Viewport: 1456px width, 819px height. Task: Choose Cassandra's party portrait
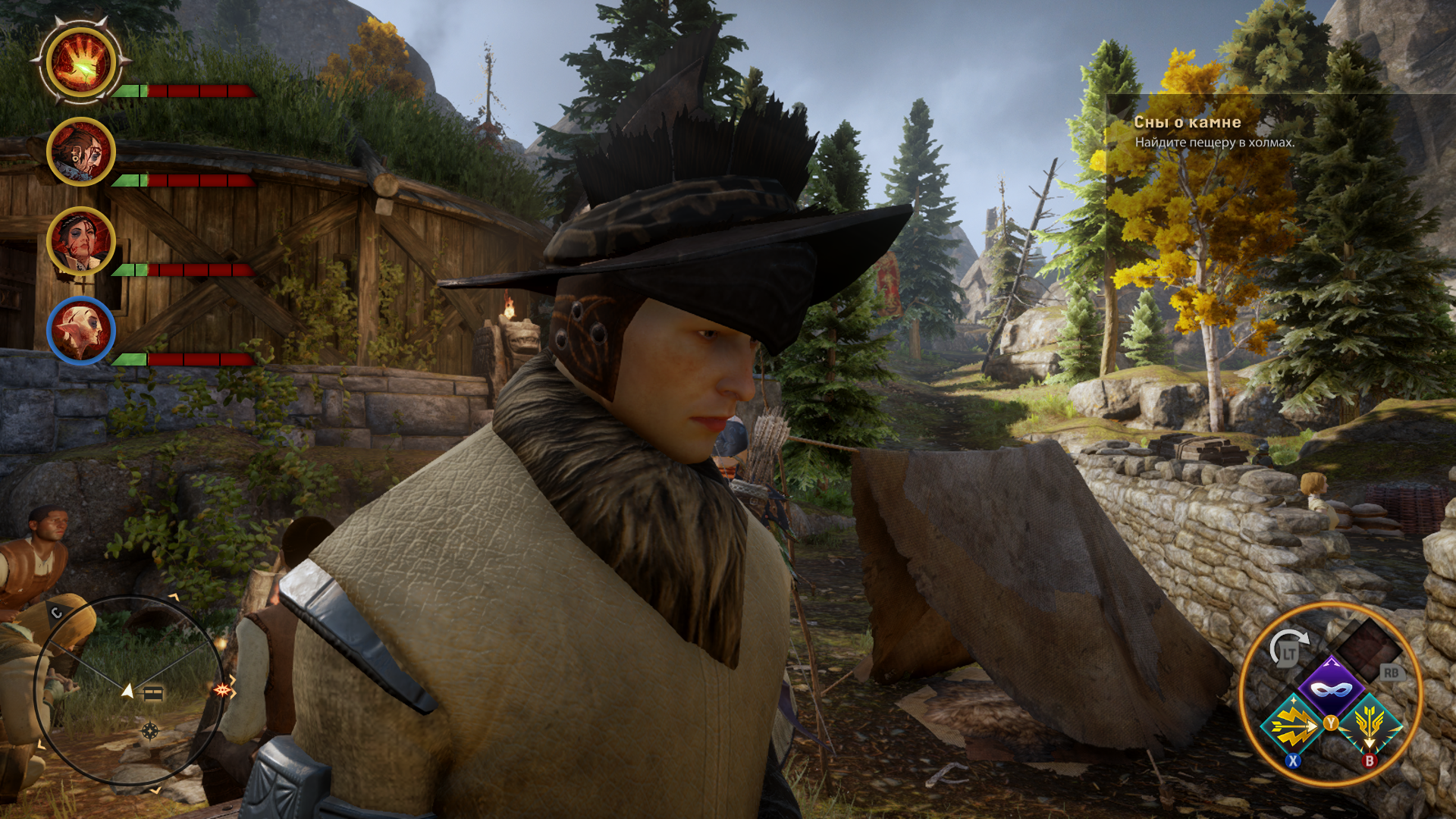point(80,241)
